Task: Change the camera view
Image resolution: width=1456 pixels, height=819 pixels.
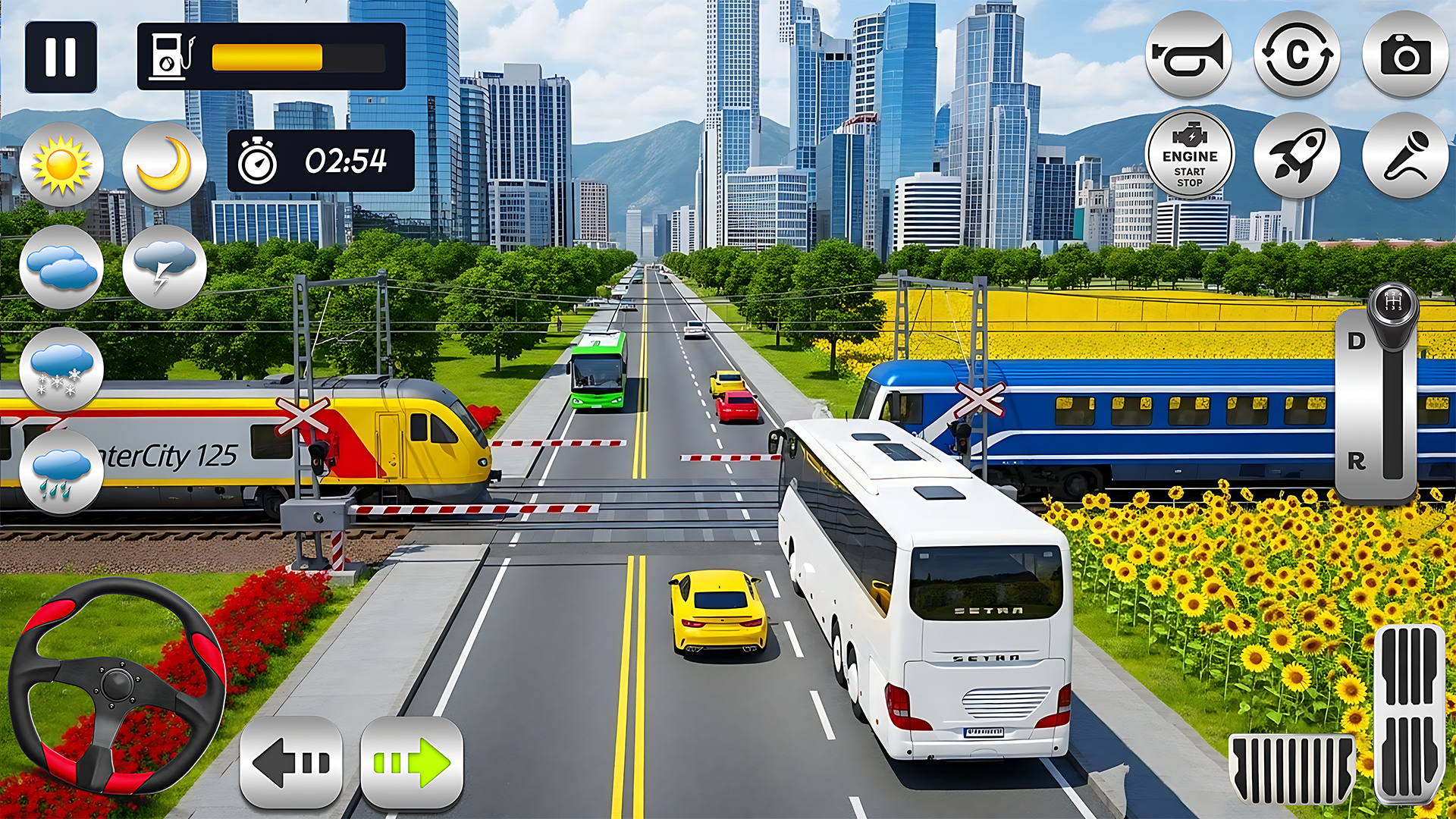Action: [x=1405, y=55]
